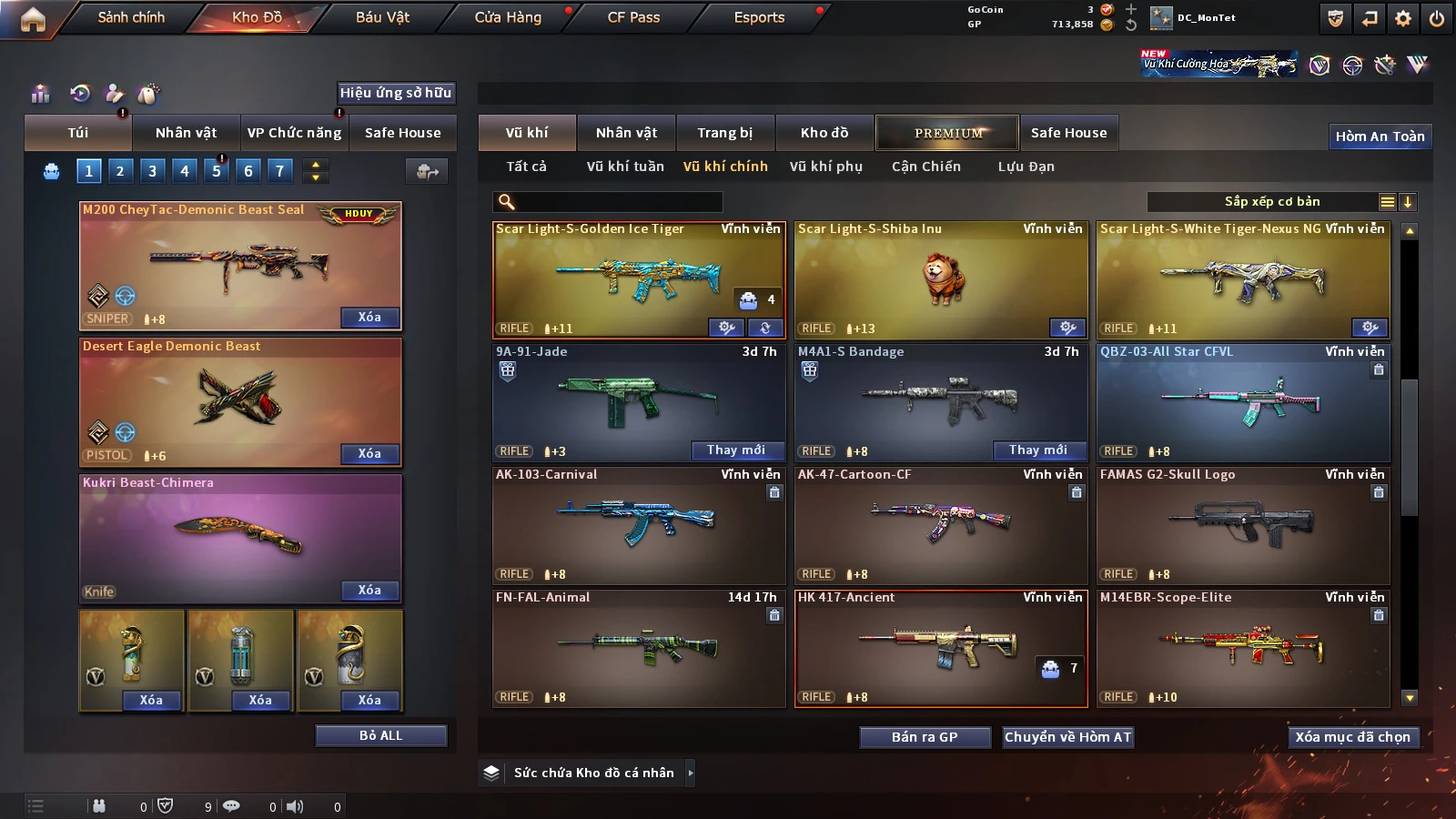Select the Nhân vật bag tab
Screen dimensions: 1456x819
point(186,133)
